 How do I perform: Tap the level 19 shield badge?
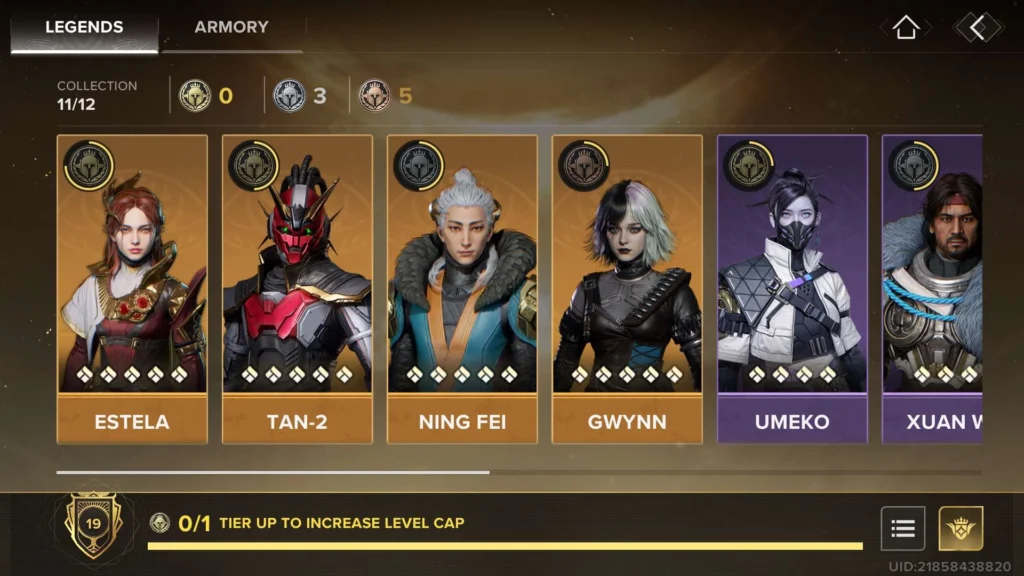click(93, 524)
